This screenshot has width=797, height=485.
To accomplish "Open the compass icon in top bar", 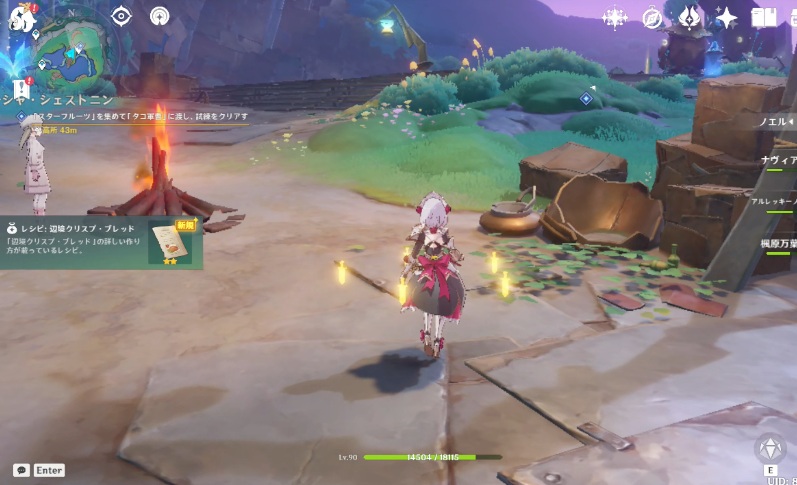I will coord(652,18).
